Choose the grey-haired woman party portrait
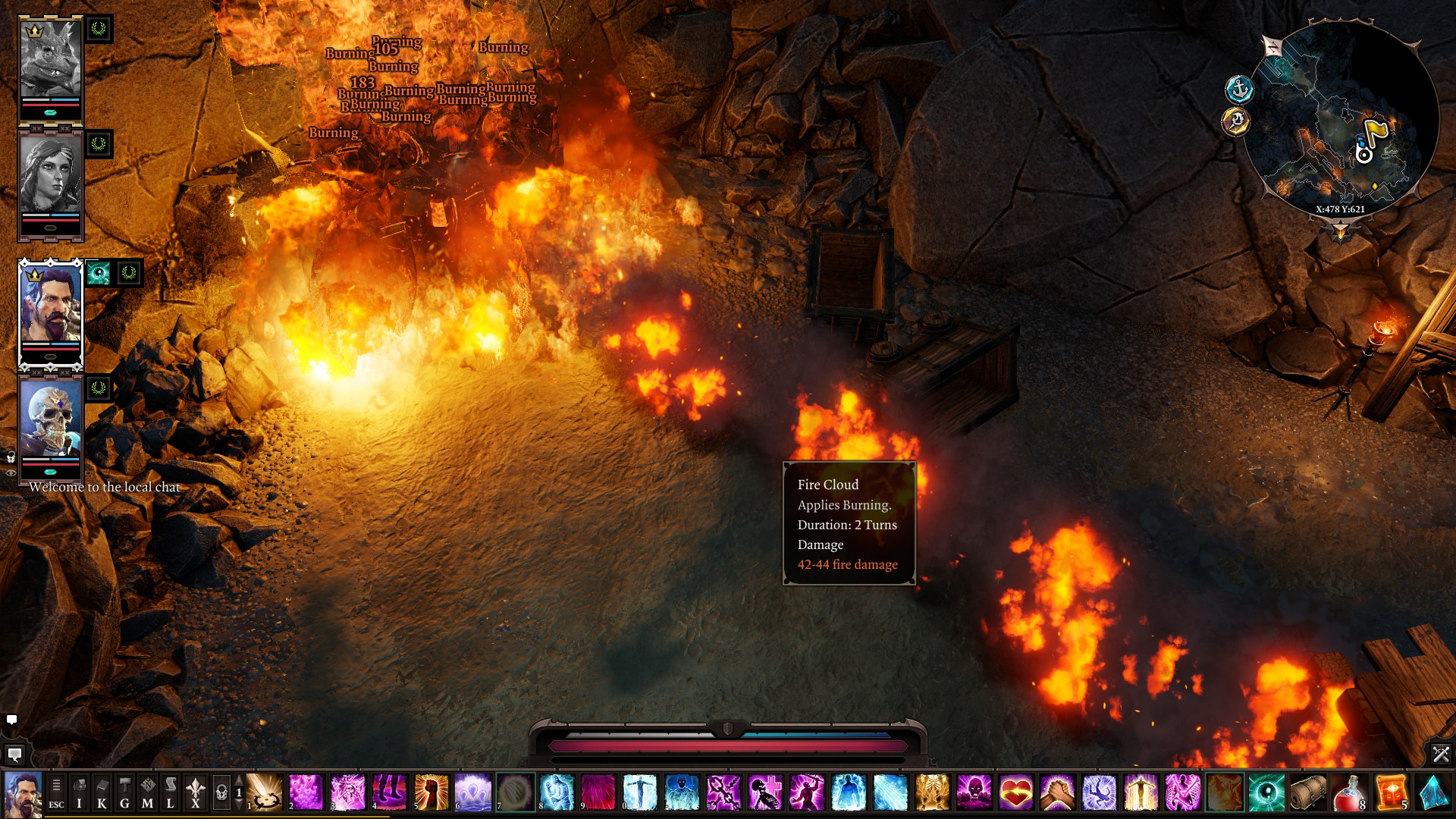Screen dimensions: 1456x819 [x=50, y=174]
